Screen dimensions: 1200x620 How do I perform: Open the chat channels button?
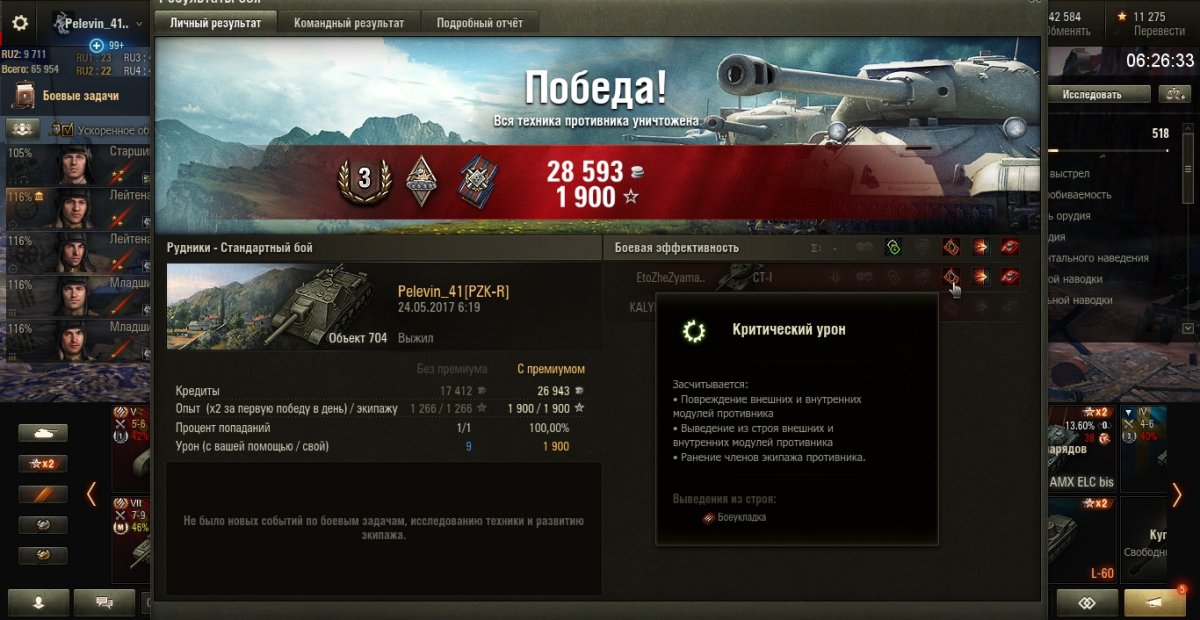pyautogui.click(x=103, y=603)
